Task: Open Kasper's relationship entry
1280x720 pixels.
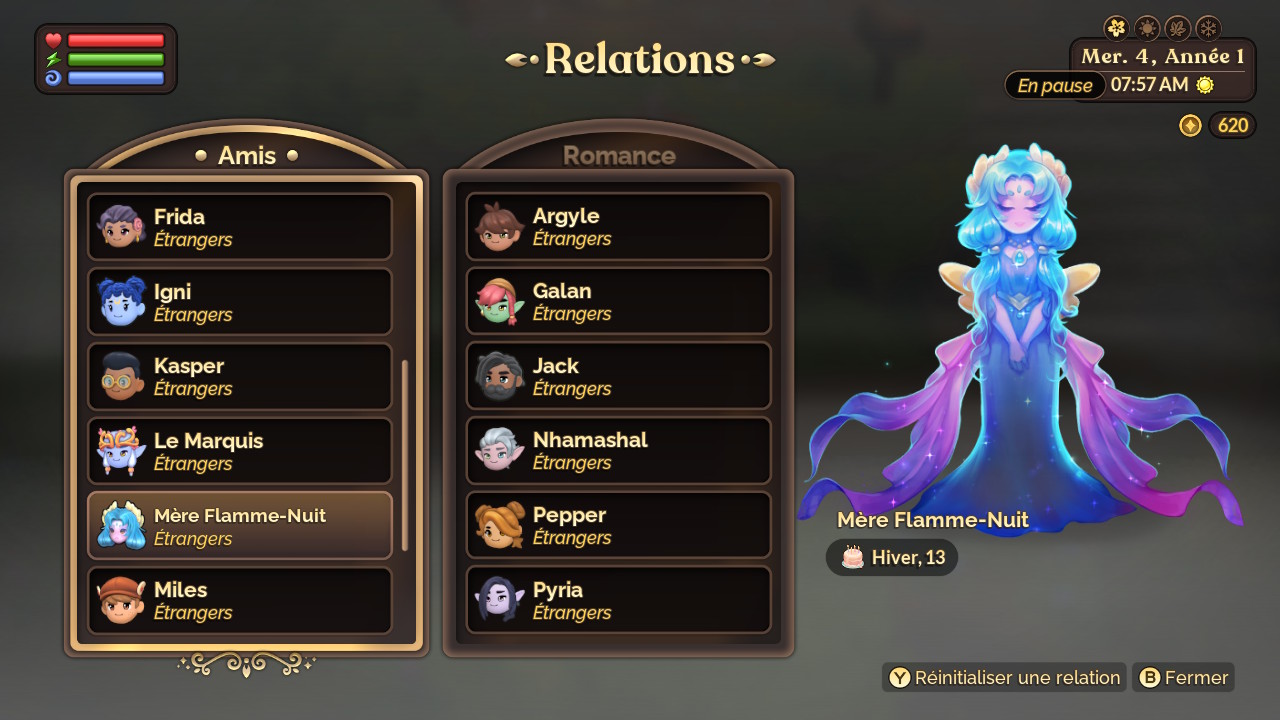Action: pos(240,377)
